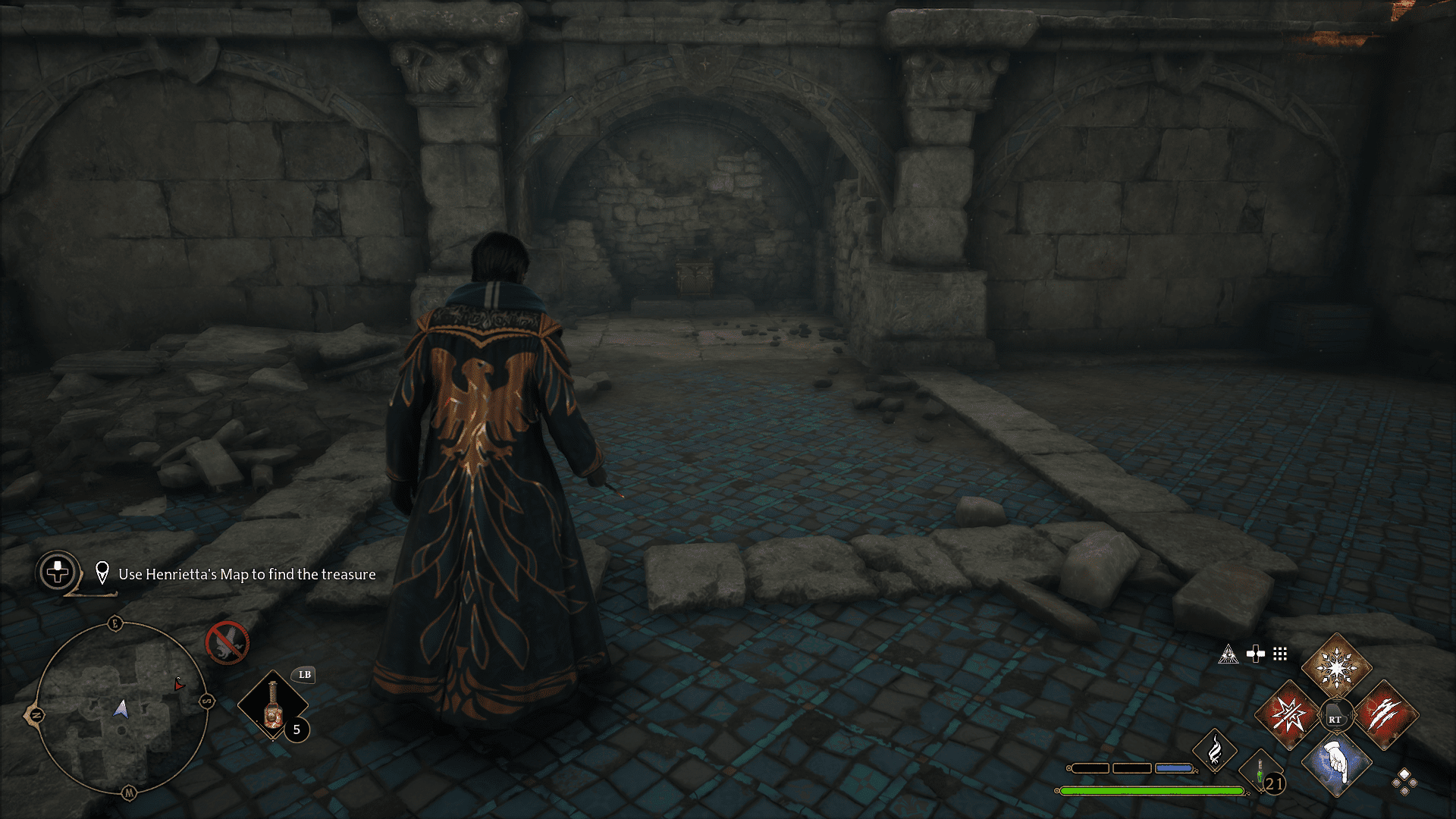Image resolution: width=1456 pixels, height=819 pixels.
Task: Click the eye-in-triangle indicator icon
Action: click(x=1229, y=654)
